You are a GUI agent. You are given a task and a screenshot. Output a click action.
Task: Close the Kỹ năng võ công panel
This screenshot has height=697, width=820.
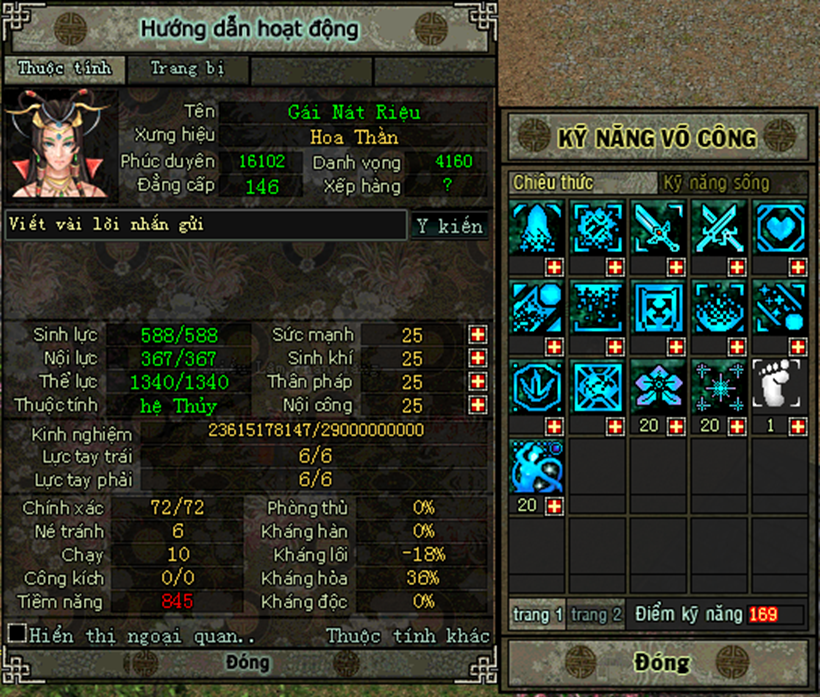tap(660, 662)
